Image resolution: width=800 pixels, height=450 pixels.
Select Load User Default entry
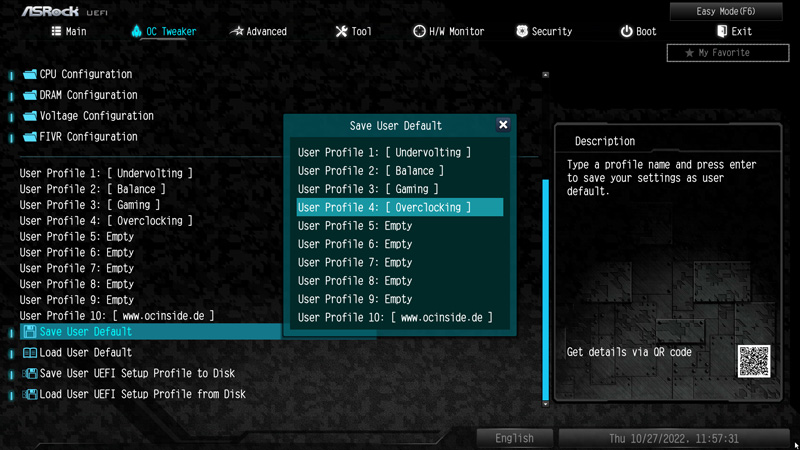[85, 352]
